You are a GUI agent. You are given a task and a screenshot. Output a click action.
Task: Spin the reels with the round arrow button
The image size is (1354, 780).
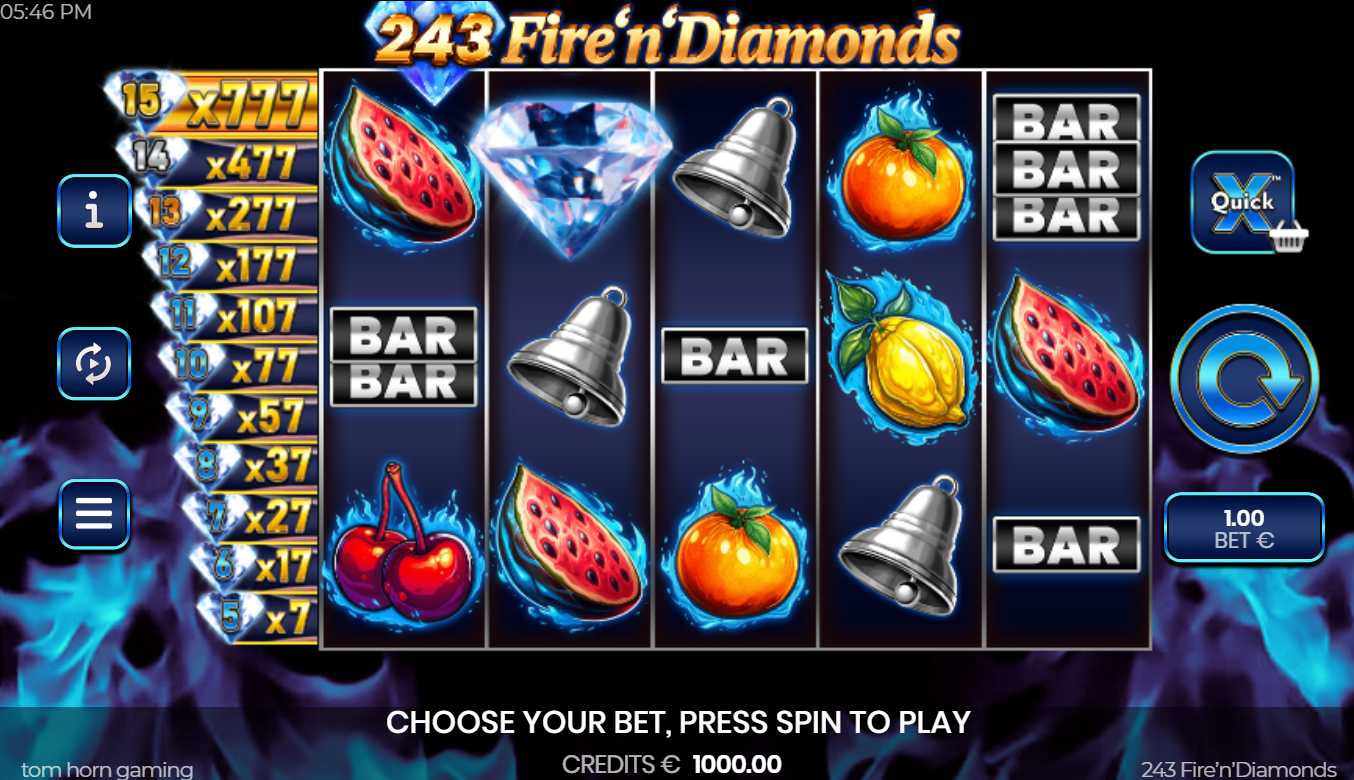click(1244, 379)
